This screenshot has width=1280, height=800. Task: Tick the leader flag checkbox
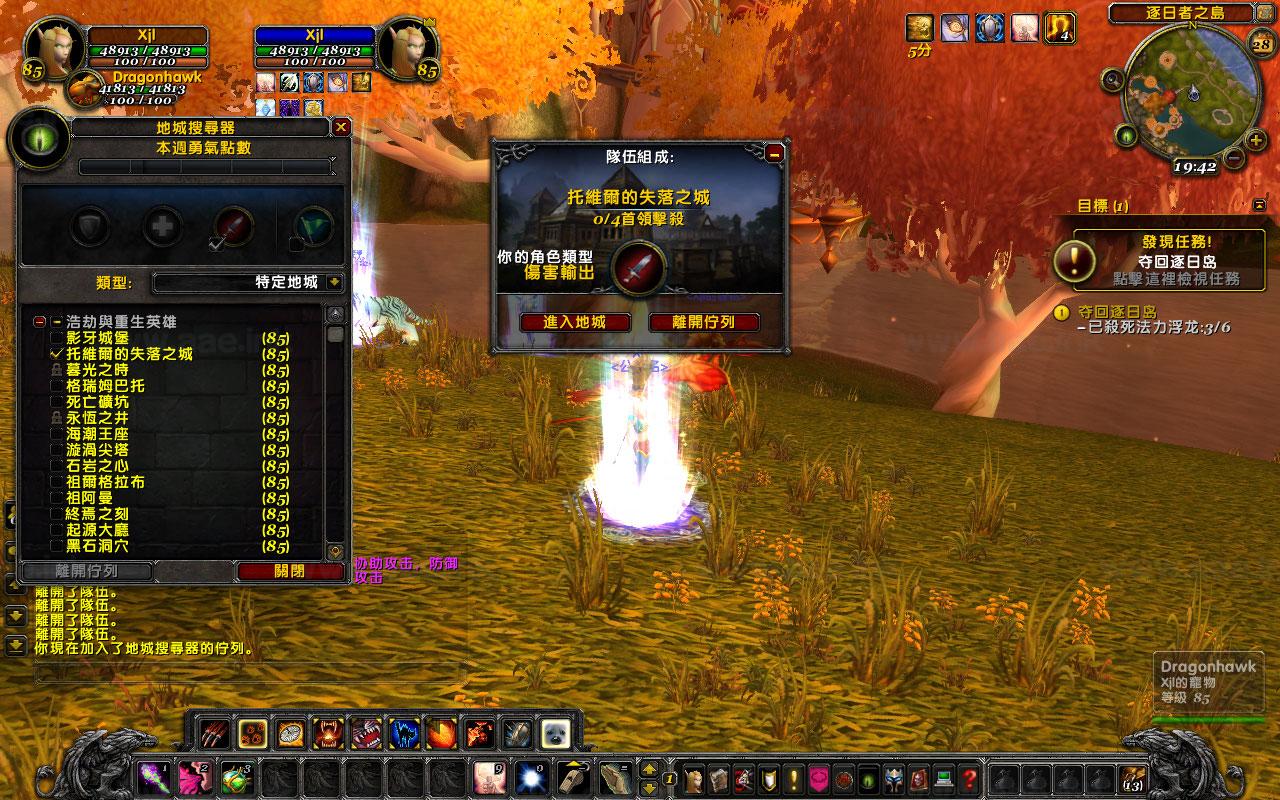296,244
